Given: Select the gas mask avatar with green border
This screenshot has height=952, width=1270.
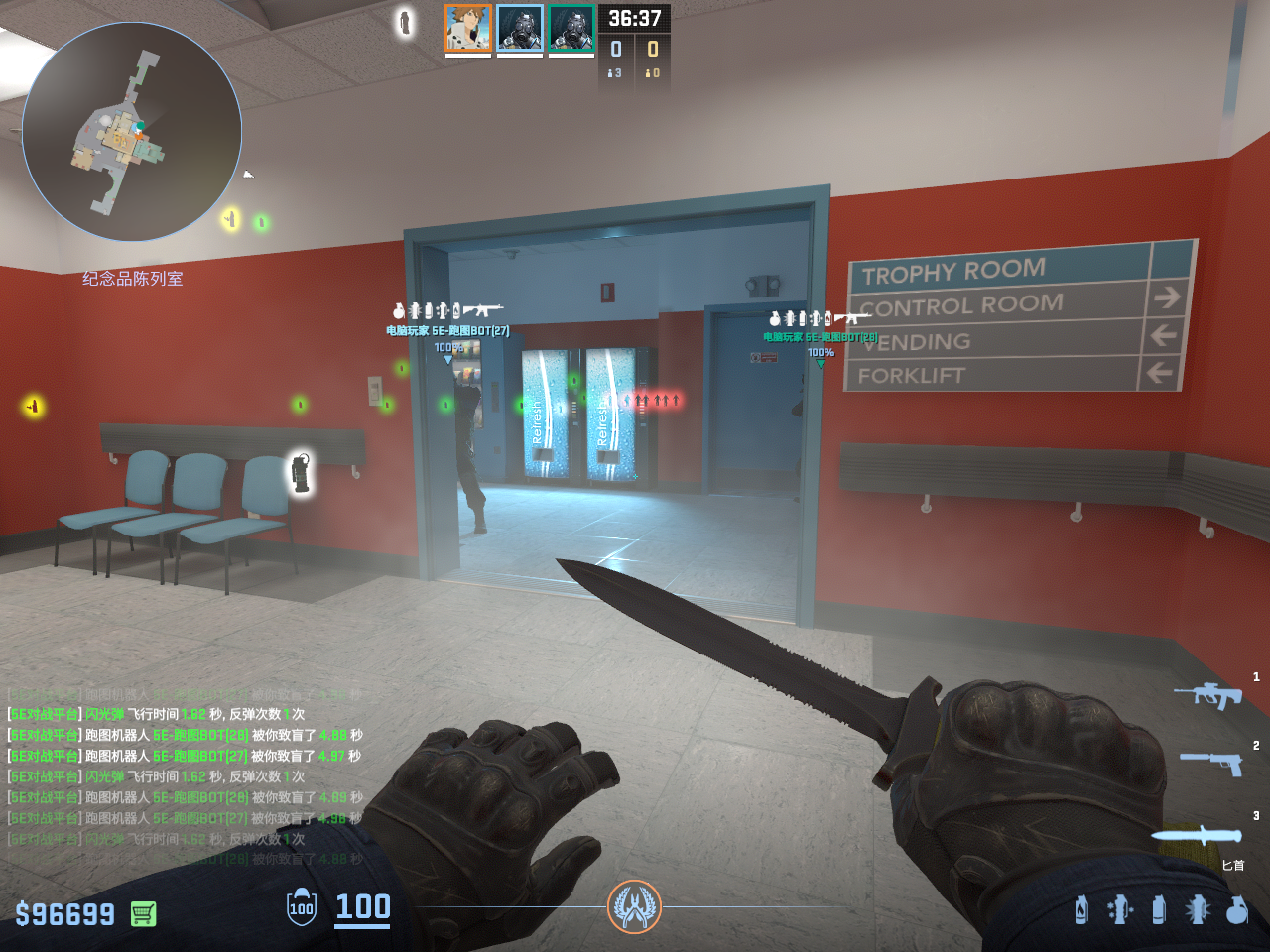Looking at the screenshot, I should (x=571, y=28).
